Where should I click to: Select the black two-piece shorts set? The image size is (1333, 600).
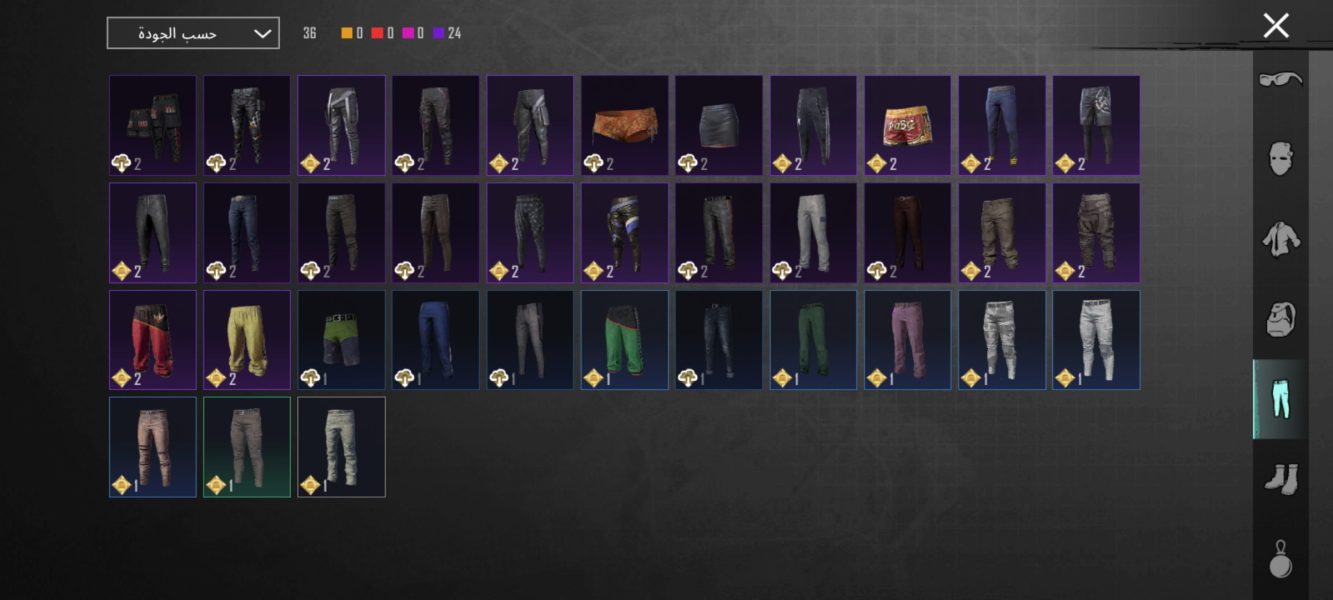(x=153, y=125)
